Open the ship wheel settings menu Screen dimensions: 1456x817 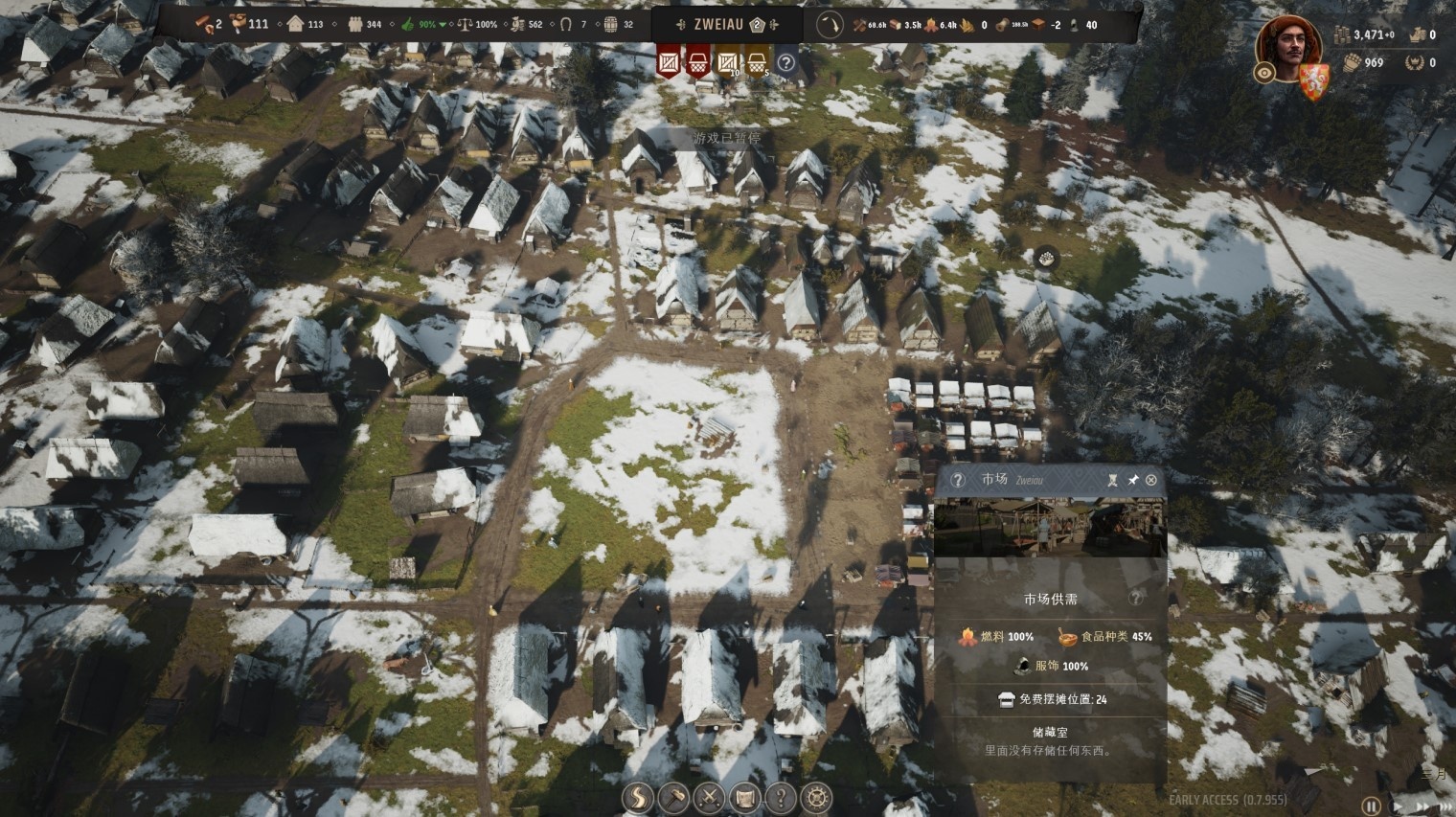pyautogui.click(x=816, y=797)
